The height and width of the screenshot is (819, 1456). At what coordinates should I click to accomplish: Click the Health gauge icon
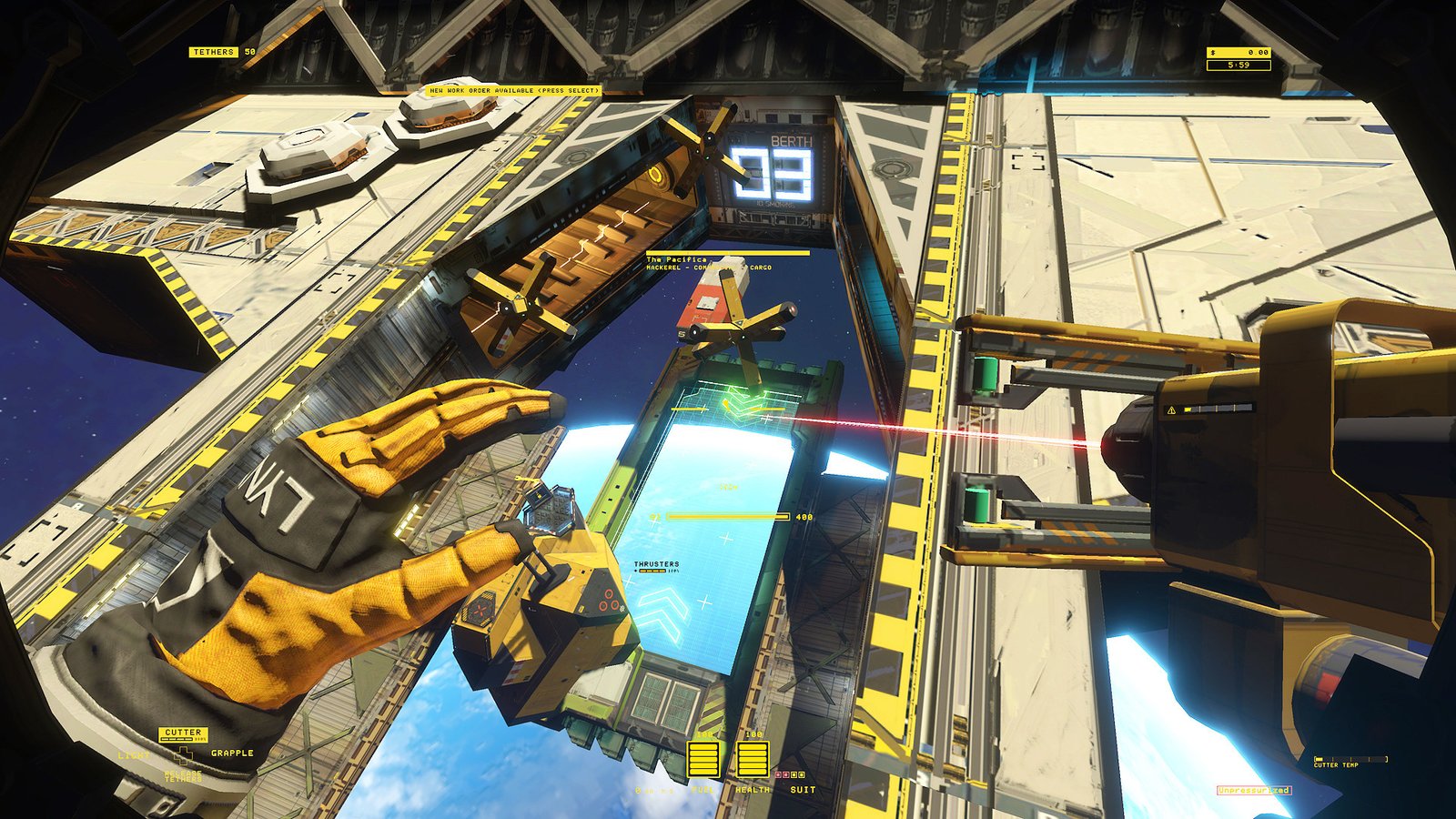point(753,758)
